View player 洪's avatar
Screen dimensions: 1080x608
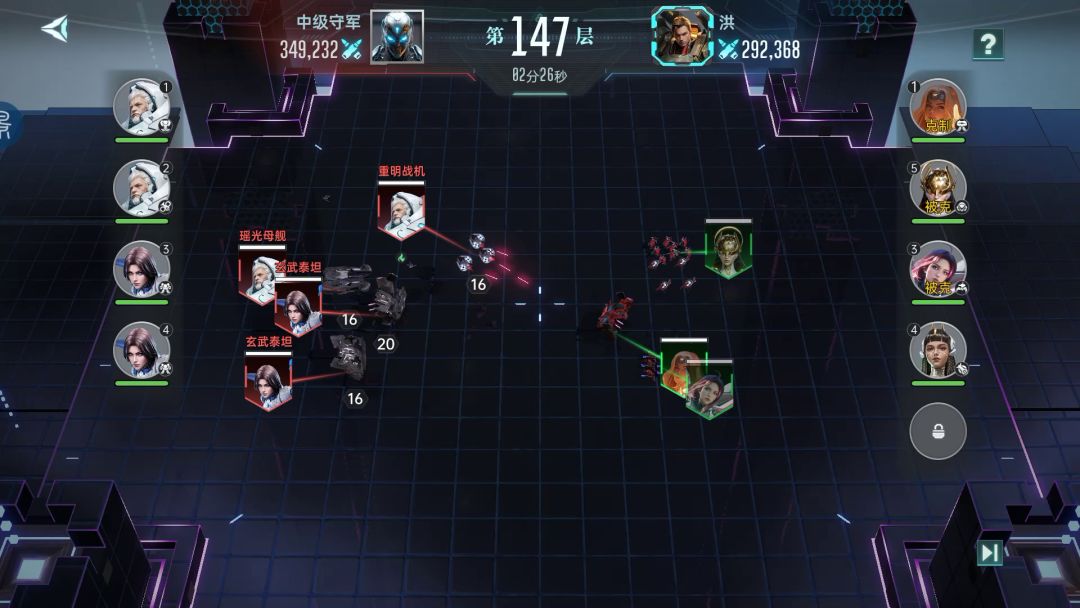(683, 37)
